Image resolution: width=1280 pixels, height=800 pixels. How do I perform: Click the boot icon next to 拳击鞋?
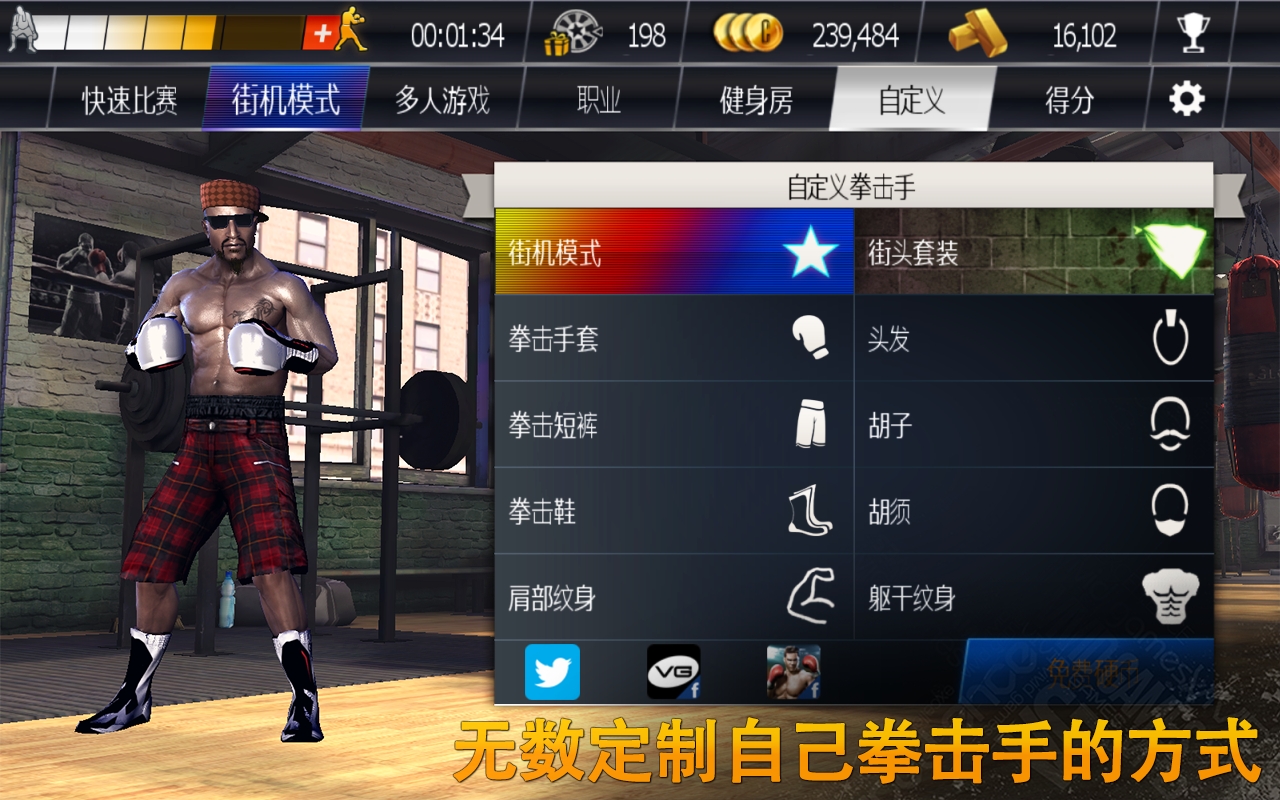(x=812, y=511)
